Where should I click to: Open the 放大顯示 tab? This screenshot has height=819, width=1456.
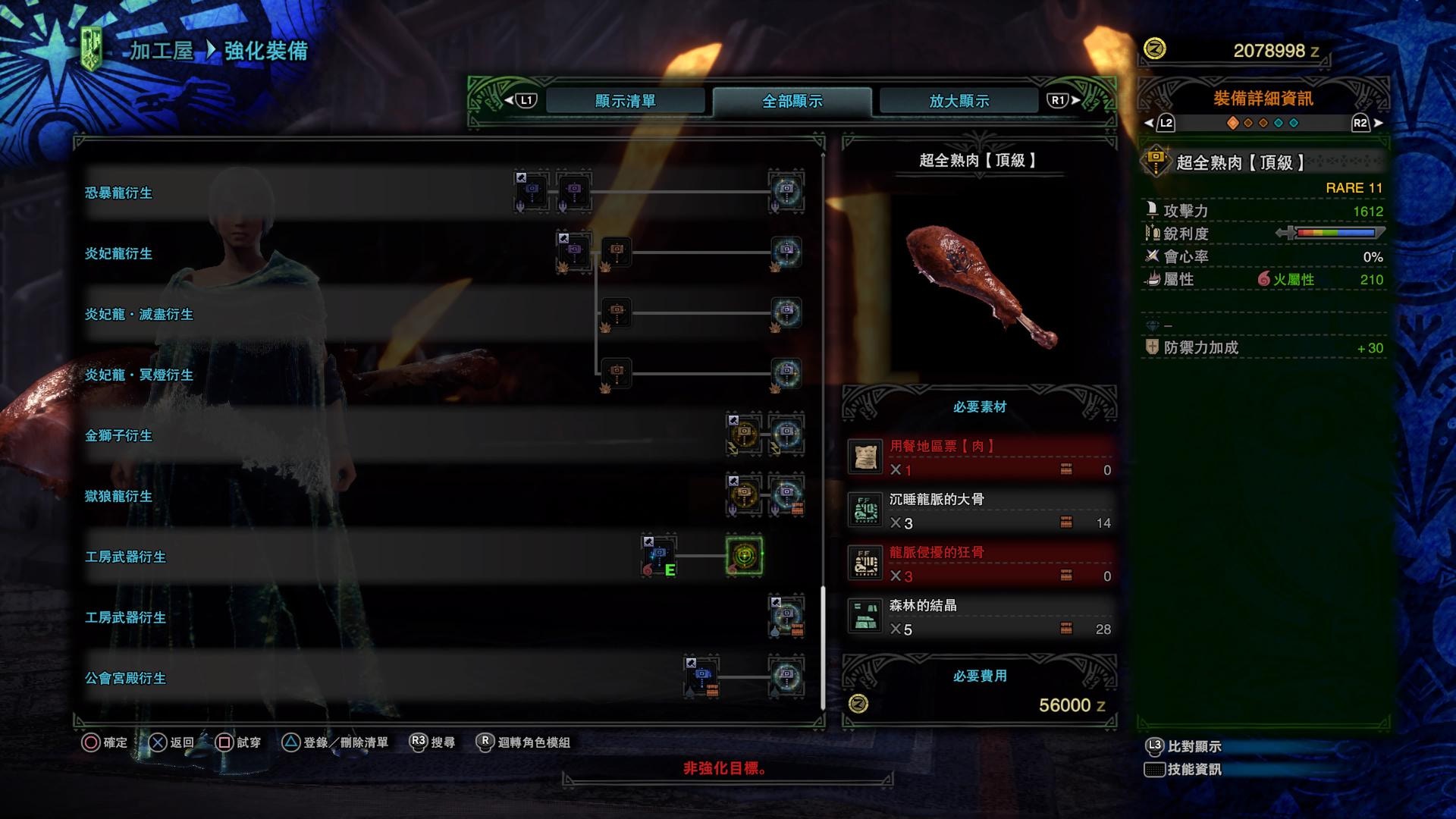pos(959,101)
